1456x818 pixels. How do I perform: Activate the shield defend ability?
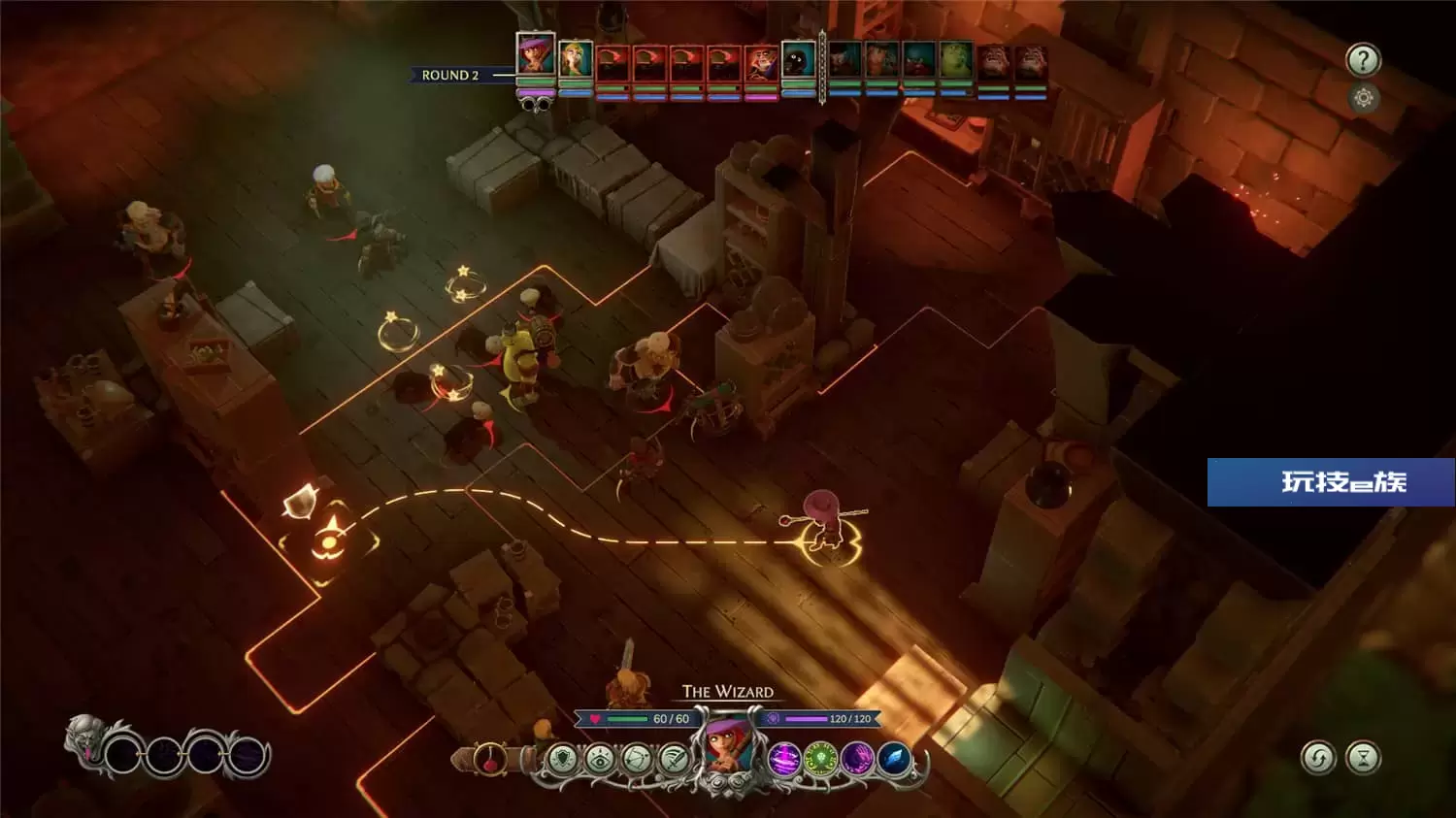coord(562,759)
